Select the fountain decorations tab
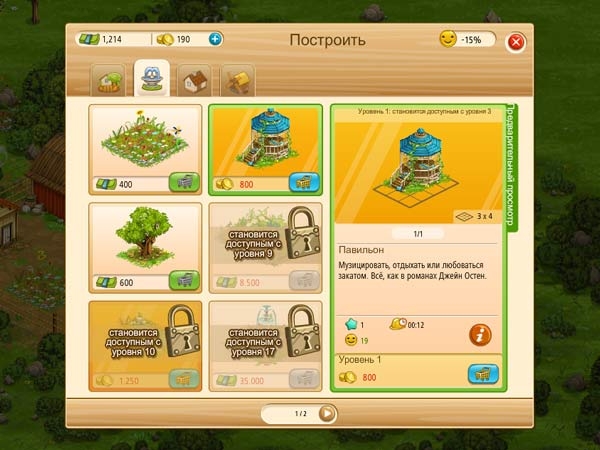Viewport: 600px width, 450px height. point(152,78)
